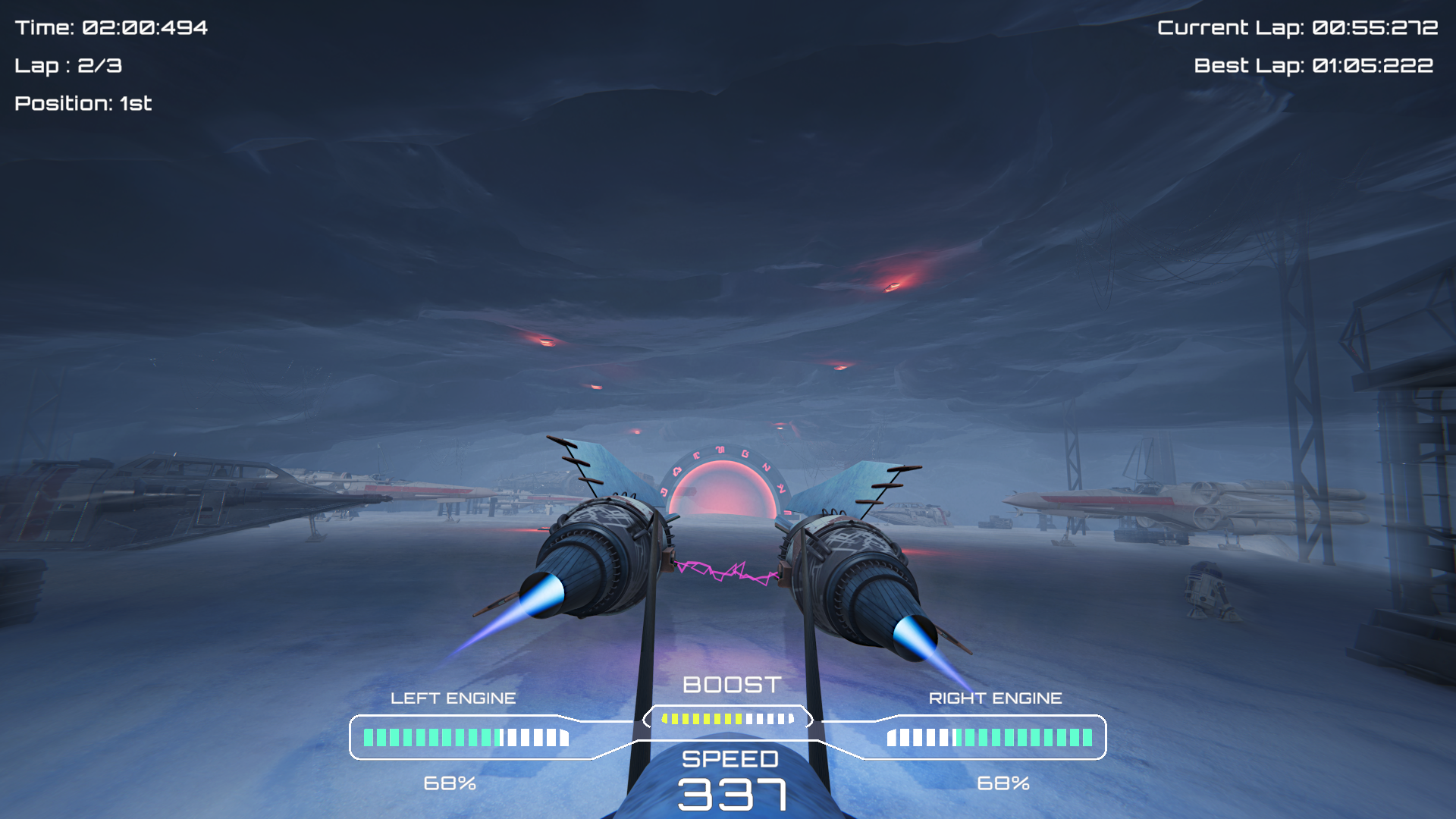Select the BOOST meter

pos(726,717)
